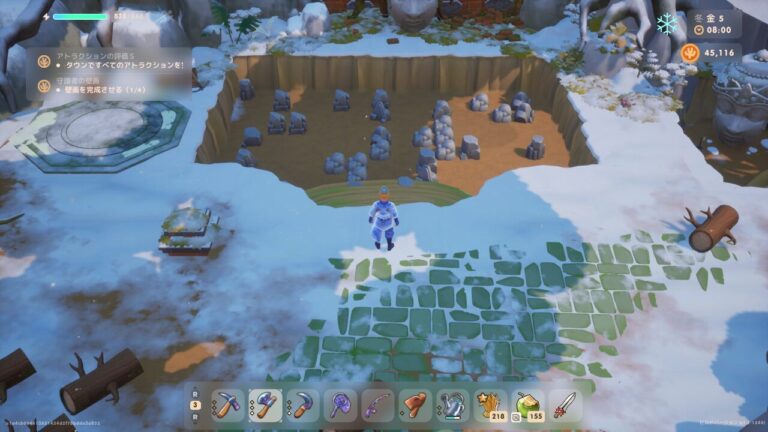Screen dimensions: 768x432
Task: Choose the purple bug net slot
Action: coord(340,405)
